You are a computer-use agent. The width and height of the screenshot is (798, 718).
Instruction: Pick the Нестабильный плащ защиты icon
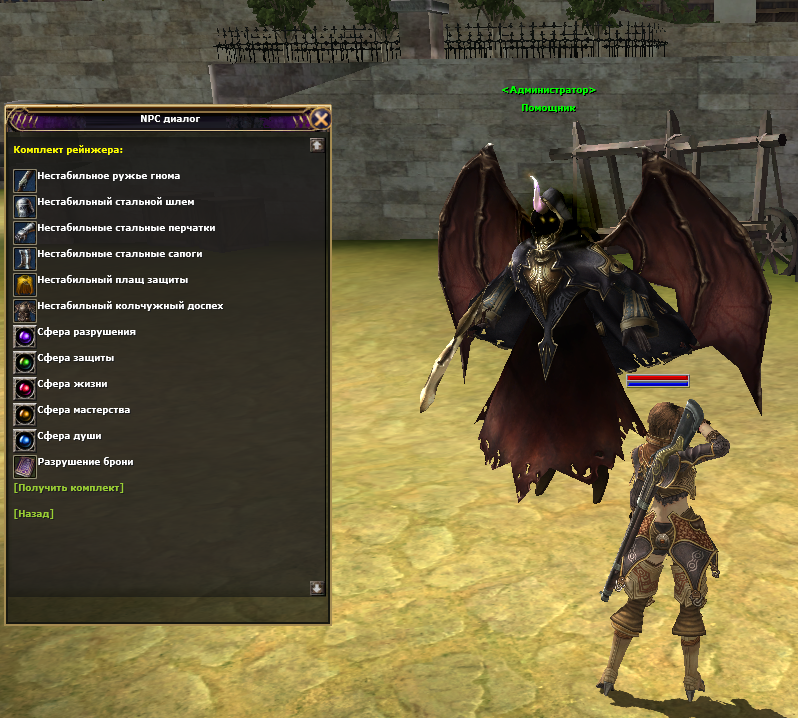coord(25,284)
